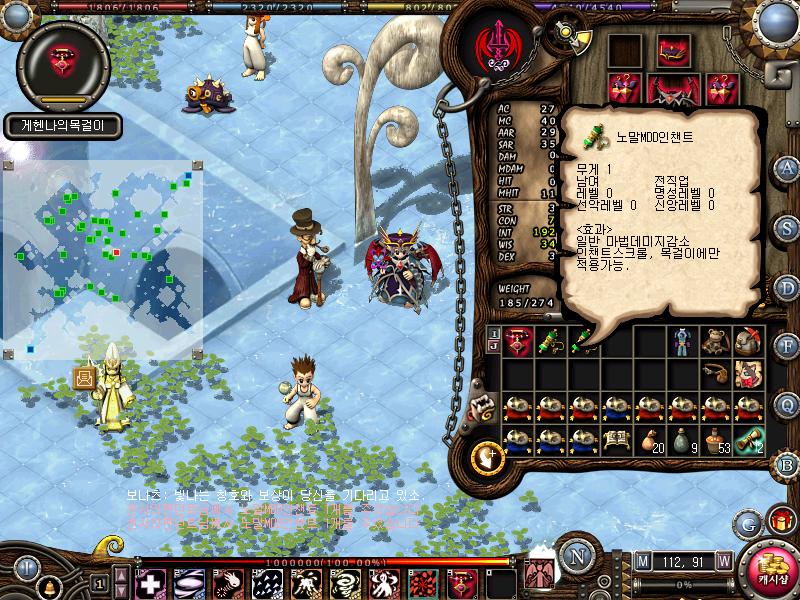Viewport: 800px width, 600px height.
Task: Select the teddy bear item in inventory
Action: point(714,342)
